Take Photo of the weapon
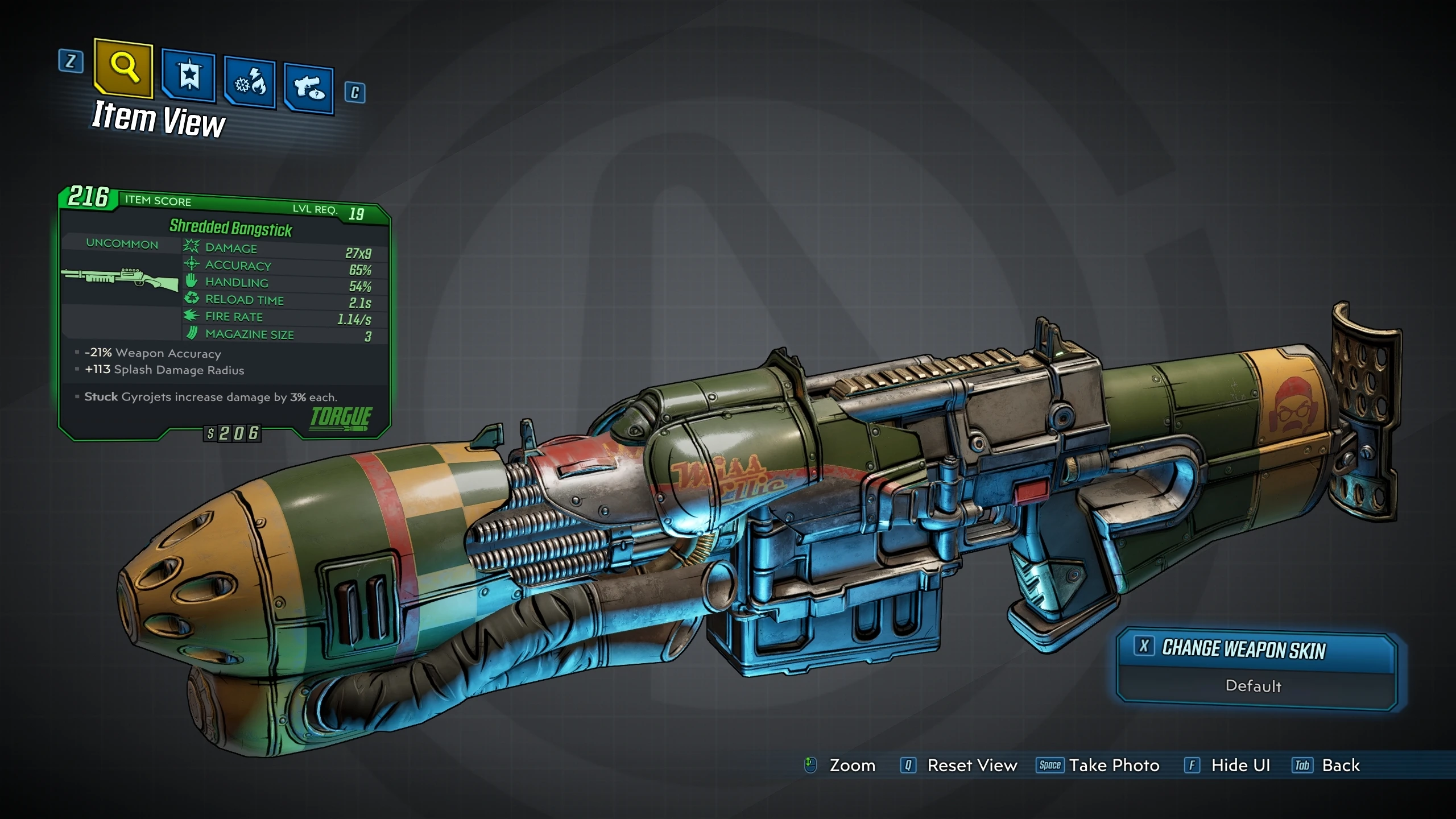Image resolution: width=1456 pixels, height=819 pixels. (x=1114, y=766)
